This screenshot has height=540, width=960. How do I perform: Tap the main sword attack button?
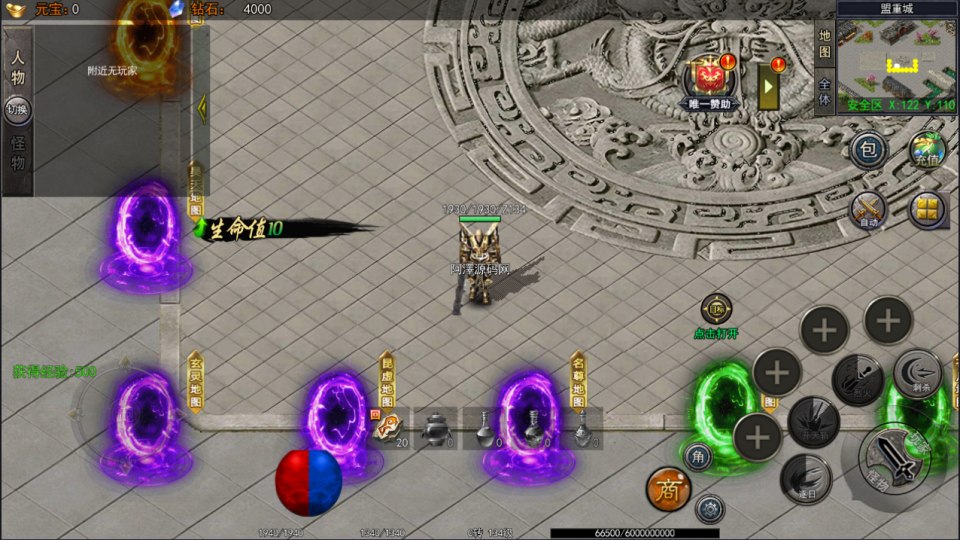pos(893,459)
